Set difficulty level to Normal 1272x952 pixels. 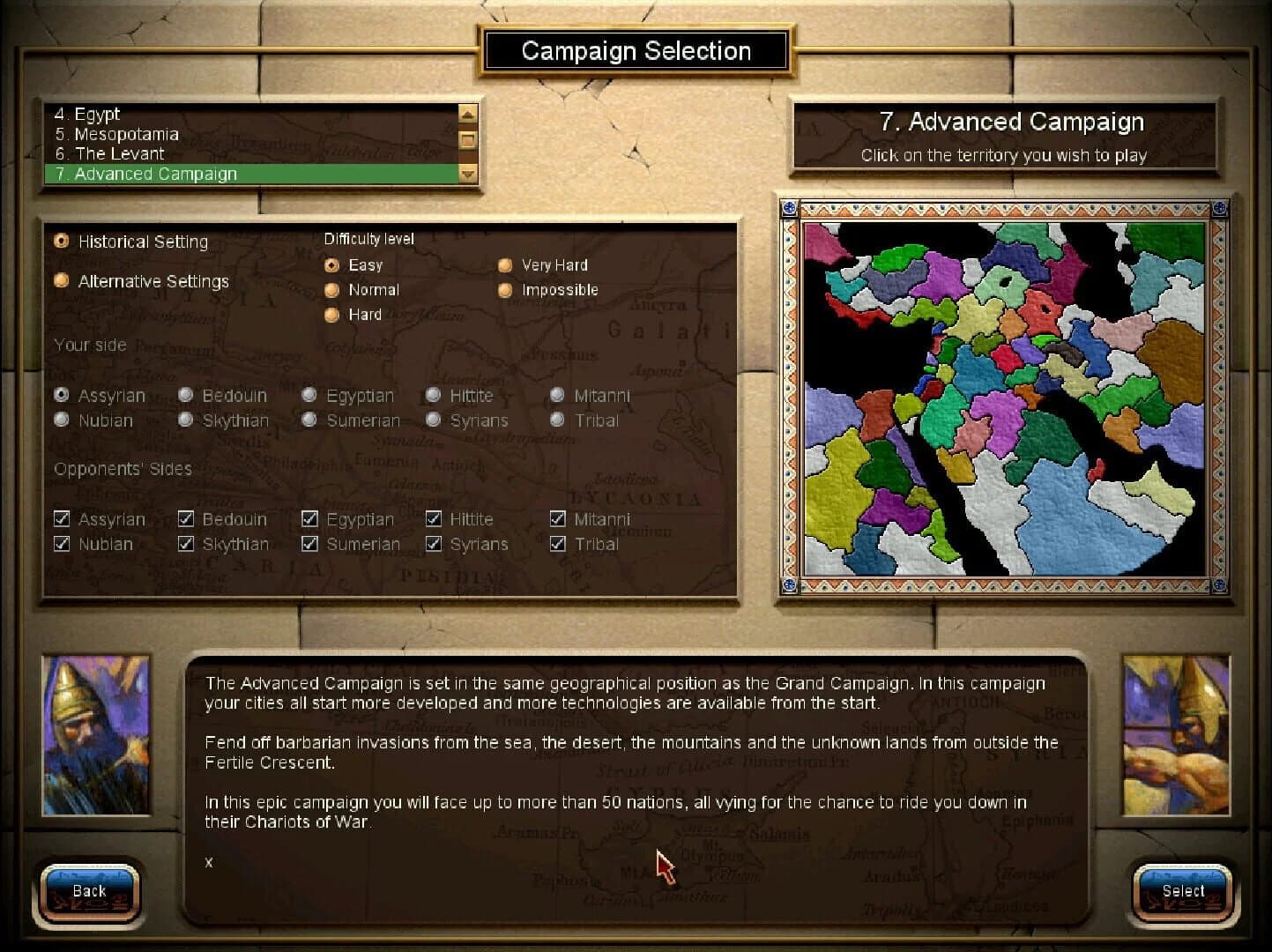tap(331, 289)
